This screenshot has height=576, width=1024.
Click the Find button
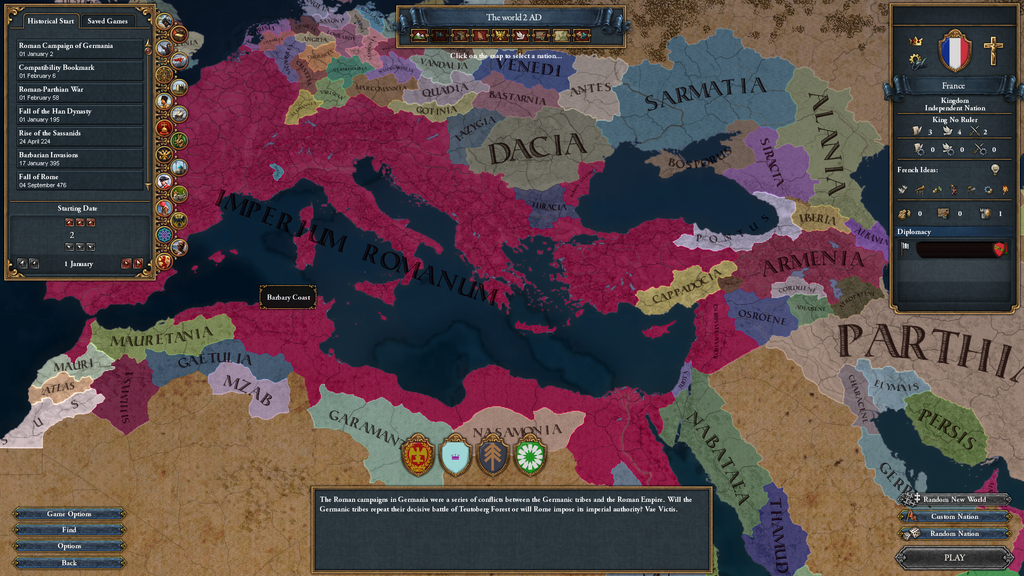[x=69, y=530]
